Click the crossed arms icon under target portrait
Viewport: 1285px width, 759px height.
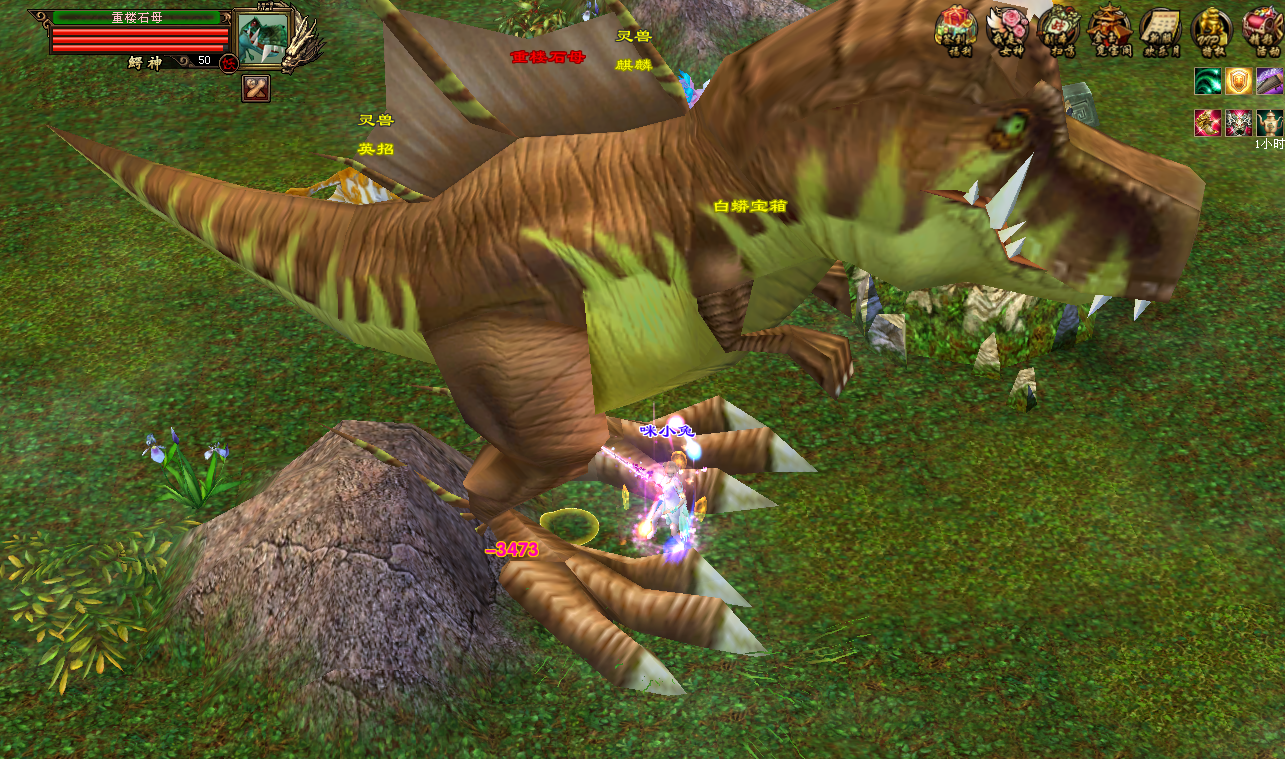[256, 88]
